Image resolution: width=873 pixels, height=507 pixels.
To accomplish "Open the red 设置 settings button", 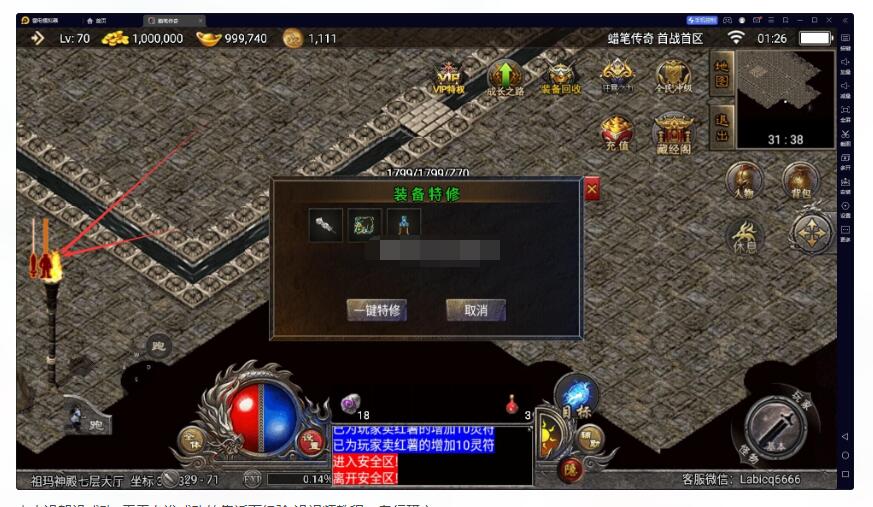I will [312, 442].
